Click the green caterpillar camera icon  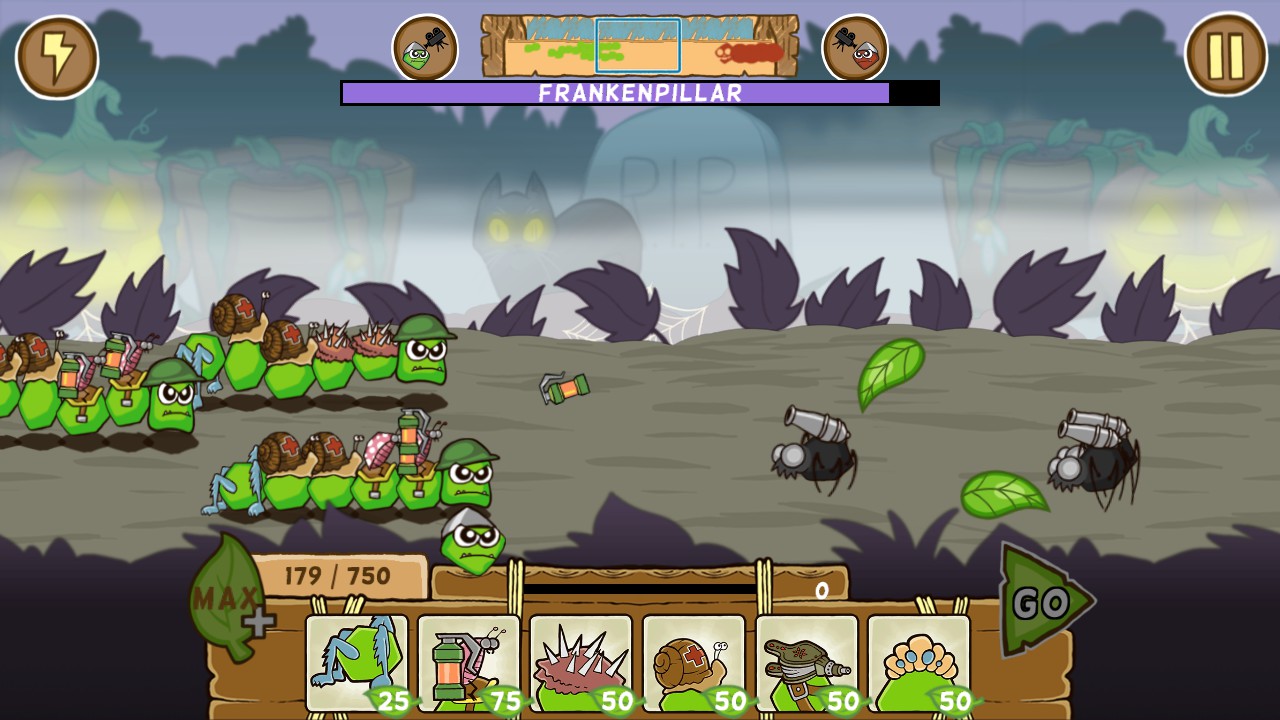(x=424, y=46)
